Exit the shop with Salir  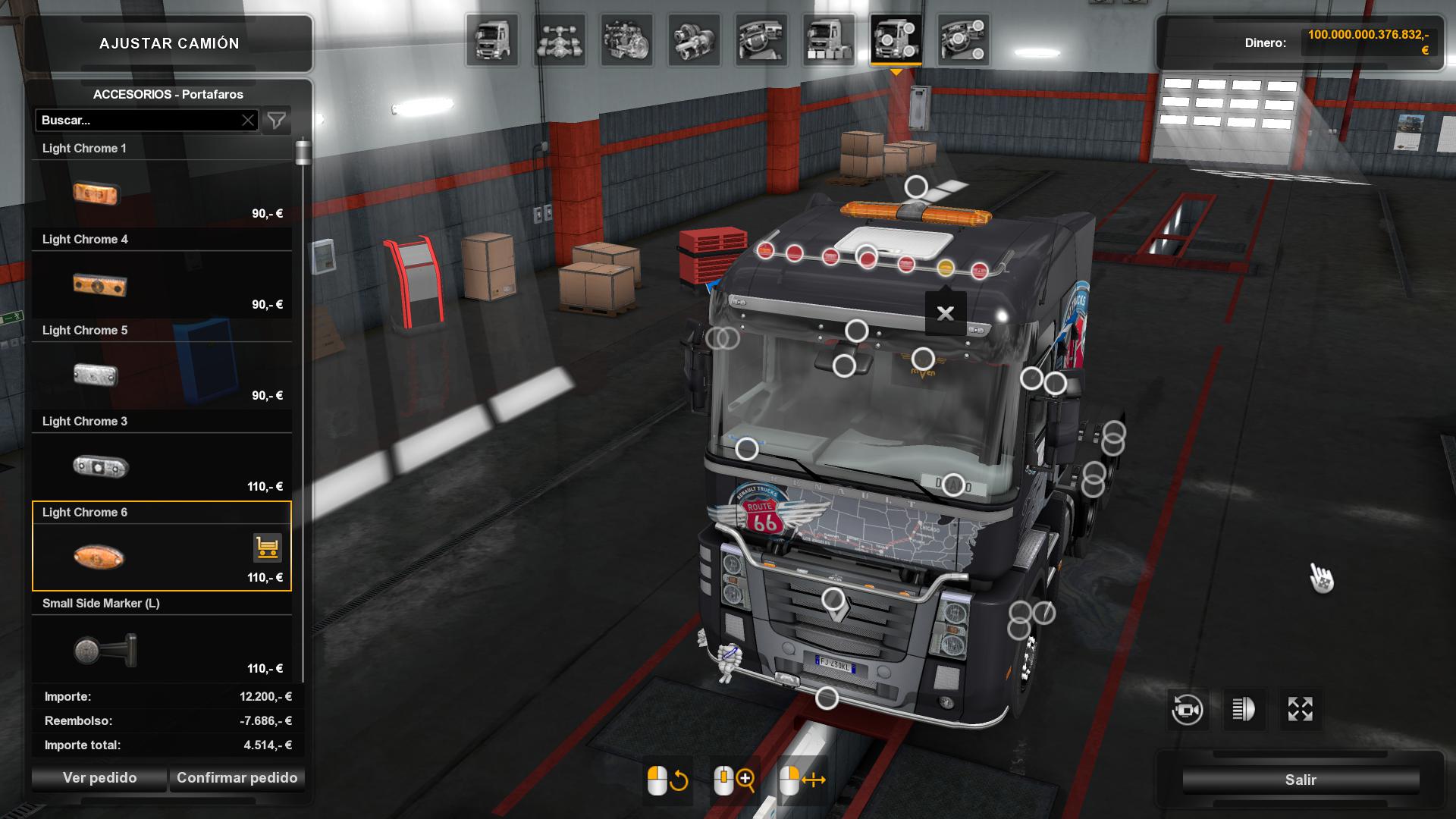point(1300,780)
